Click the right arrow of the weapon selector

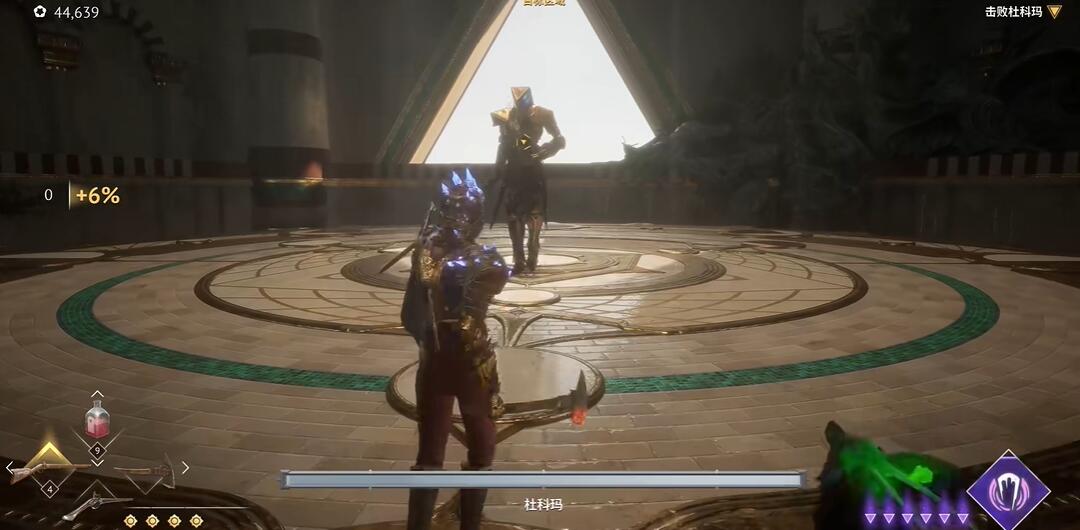pyautogui.click(x=185, y=467)
